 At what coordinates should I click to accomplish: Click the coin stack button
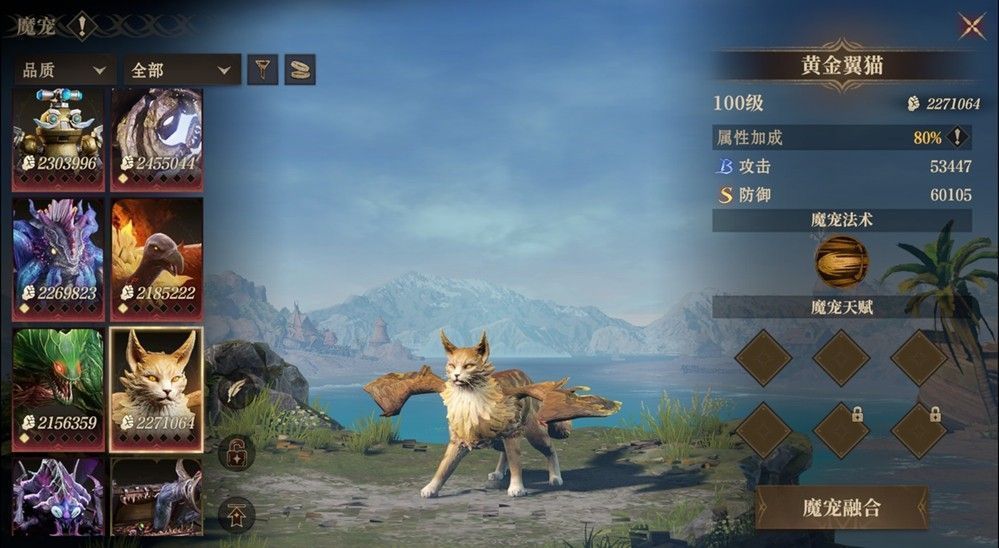click(299, 69)
